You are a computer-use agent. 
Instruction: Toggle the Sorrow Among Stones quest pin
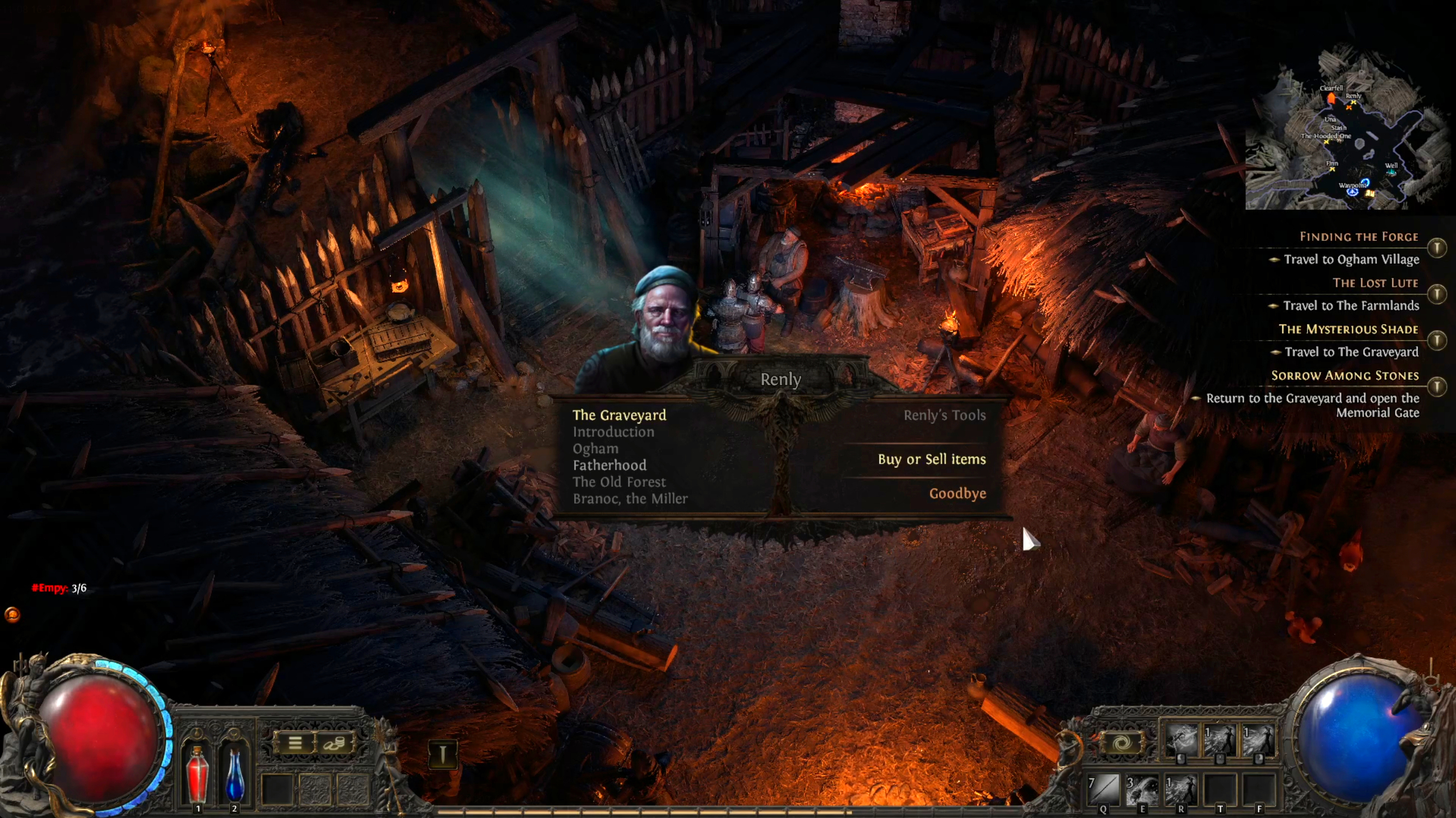tap(1436, 387)
